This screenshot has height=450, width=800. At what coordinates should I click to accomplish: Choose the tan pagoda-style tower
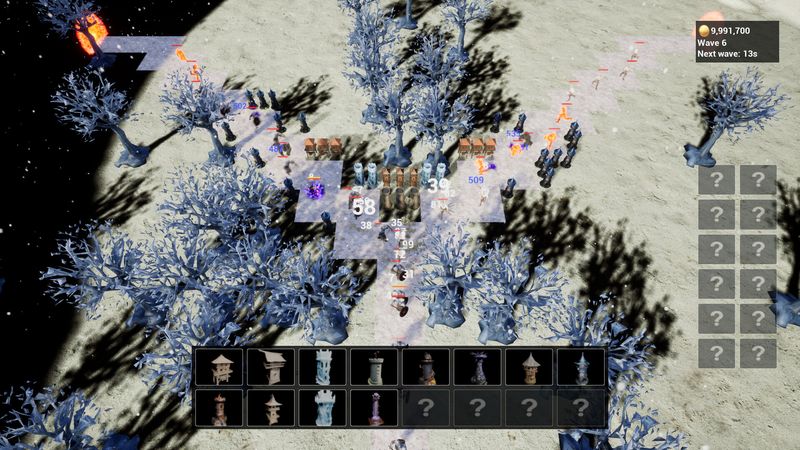(x=271, y=407)
